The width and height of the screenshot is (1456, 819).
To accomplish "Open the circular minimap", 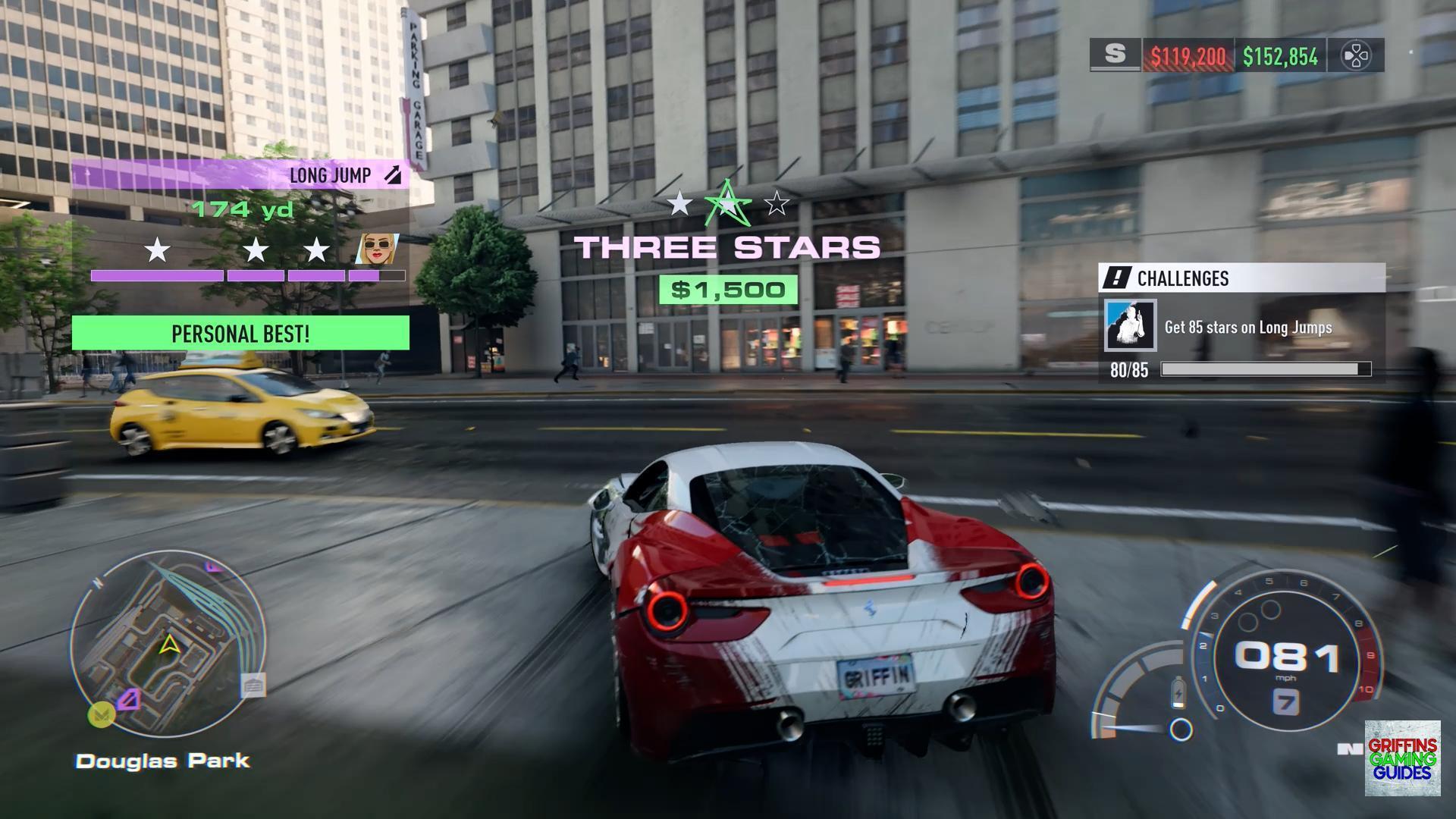I will click(x=168, y=644).
